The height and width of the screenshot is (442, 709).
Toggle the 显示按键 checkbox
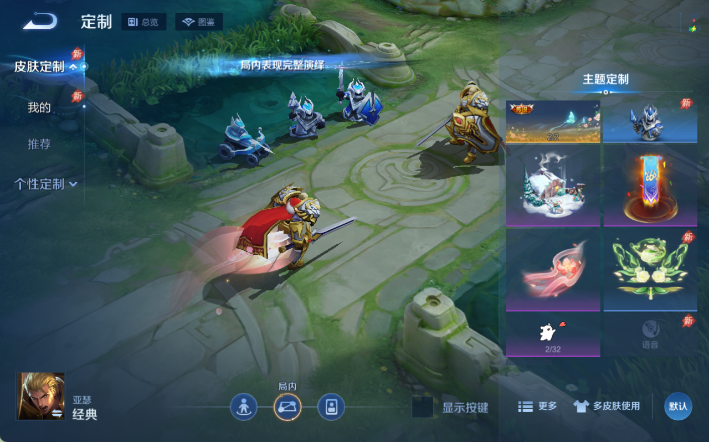click(423, 407)
